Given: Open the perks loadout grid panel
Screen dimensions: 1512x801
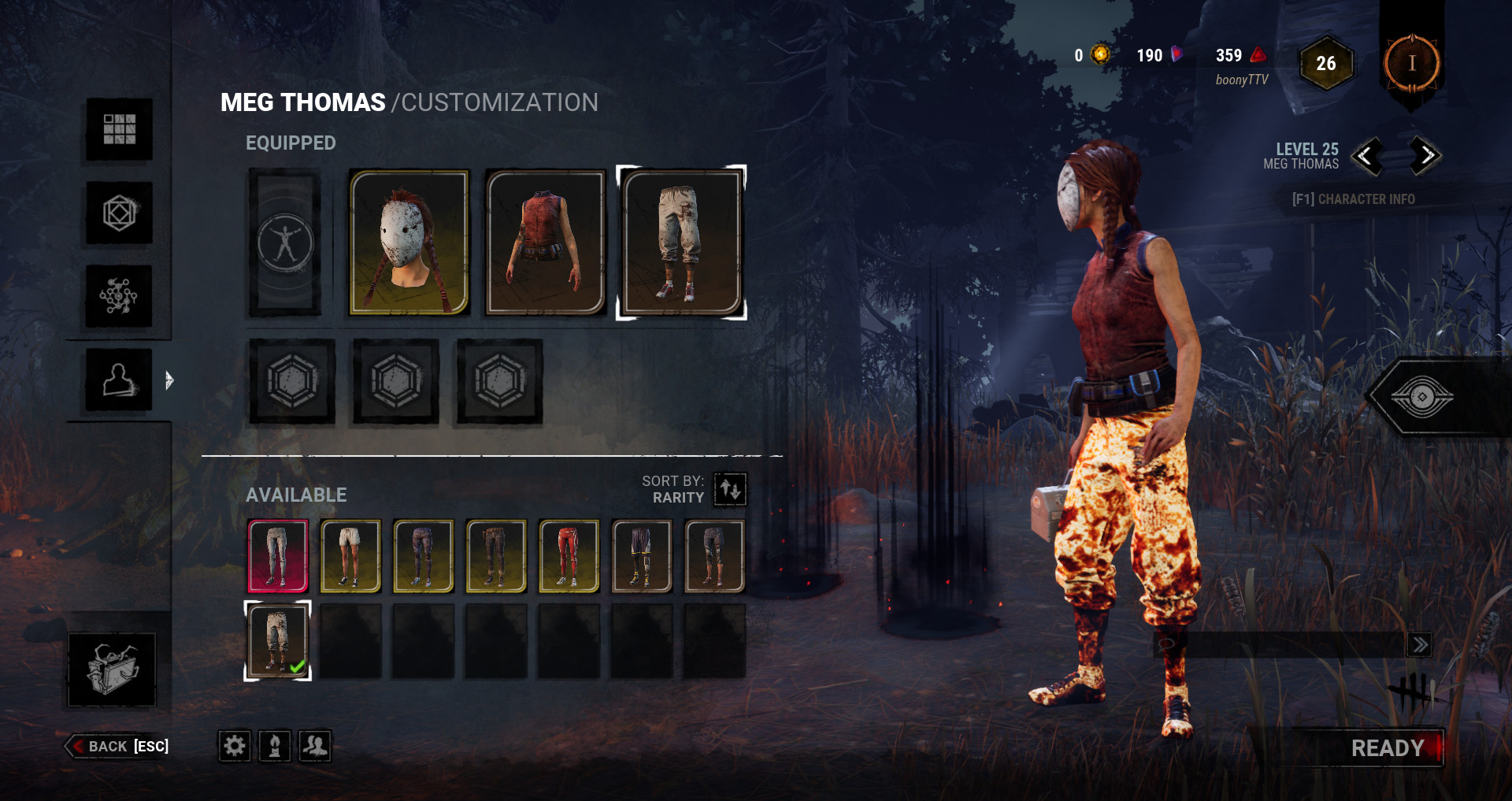Looking at the screenshot, I should coord(118,130).
